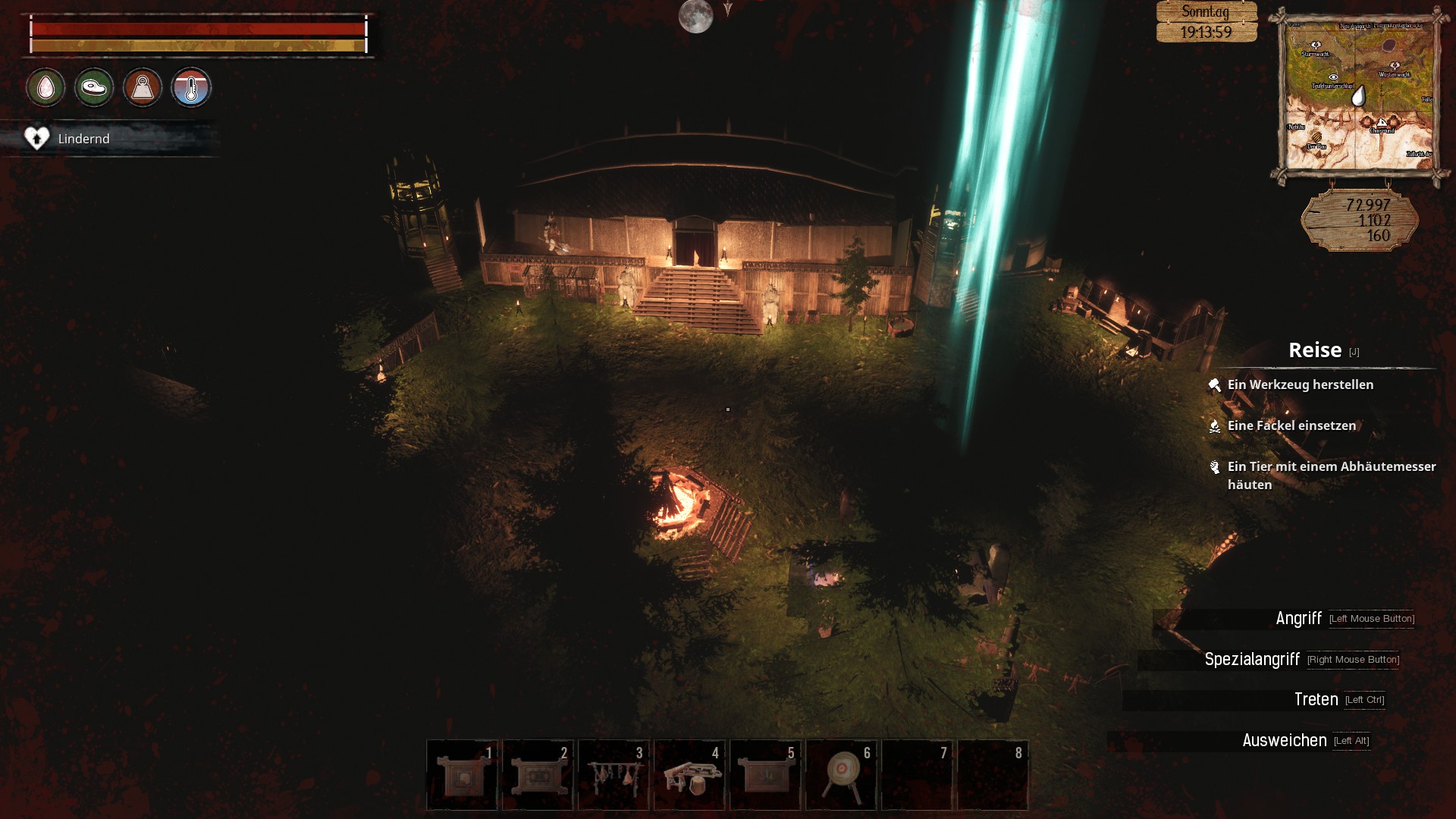
Task: Pick the framed item in slot 5
Action: (765, 775)
